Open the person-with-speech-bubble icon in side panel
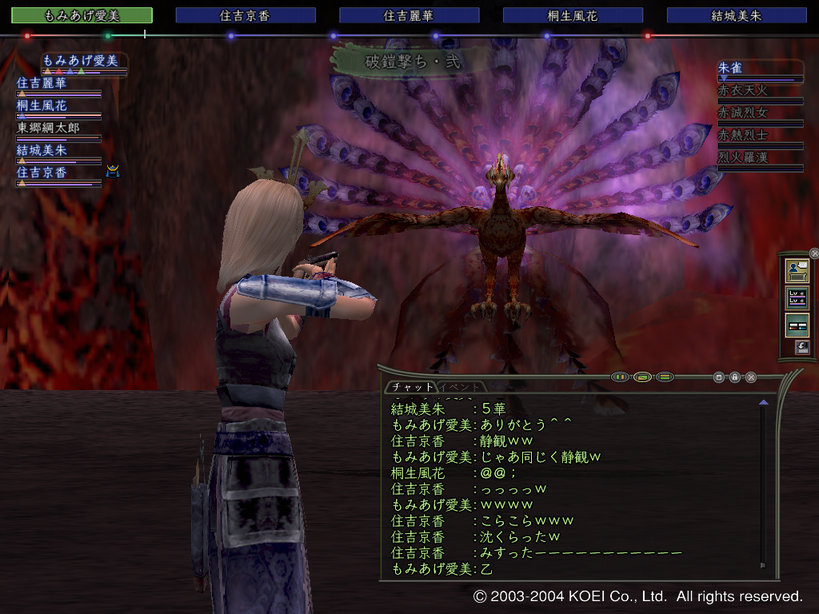 coord(797,269)
